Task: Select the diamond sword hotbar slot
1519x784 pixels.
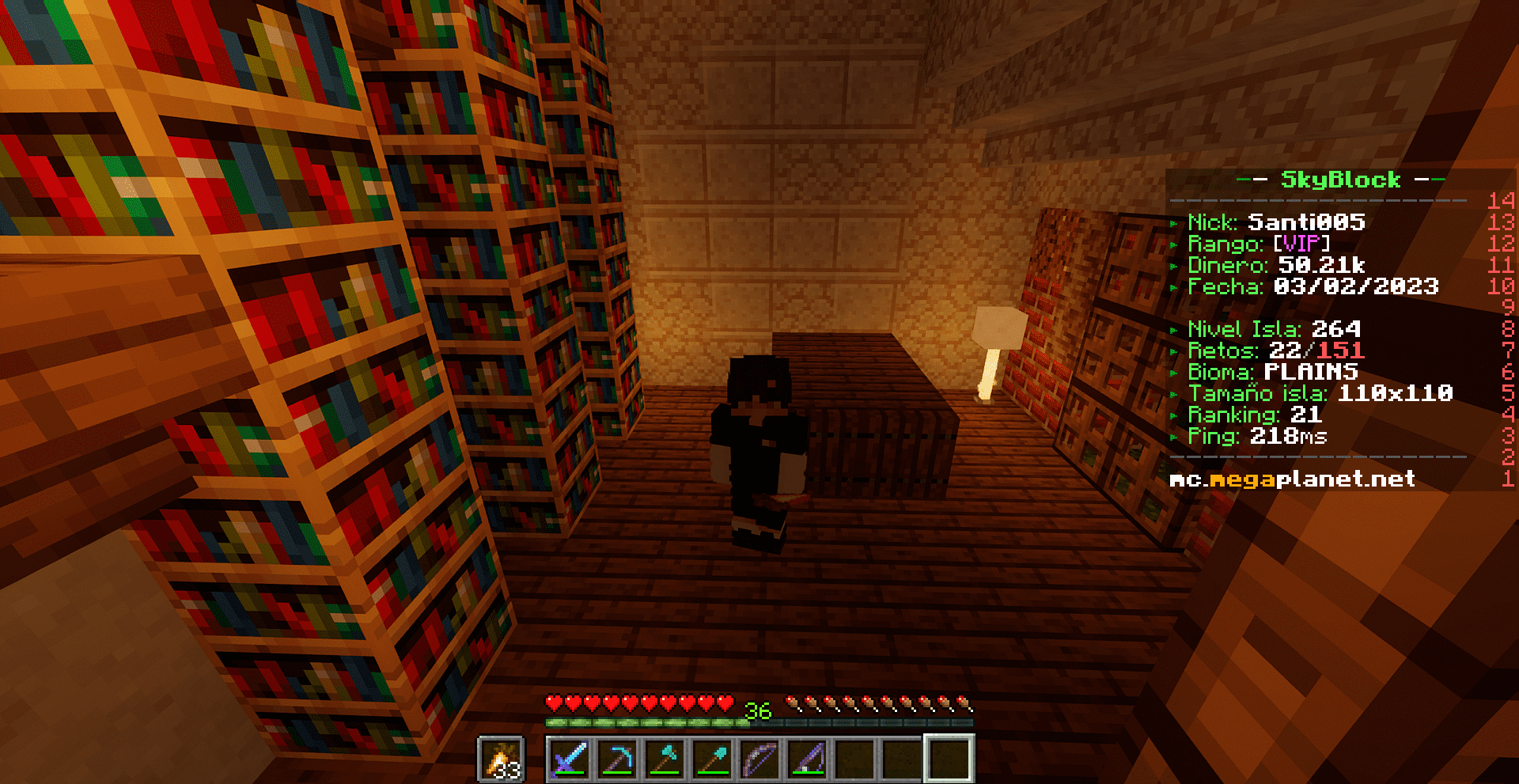Action: 570,759
